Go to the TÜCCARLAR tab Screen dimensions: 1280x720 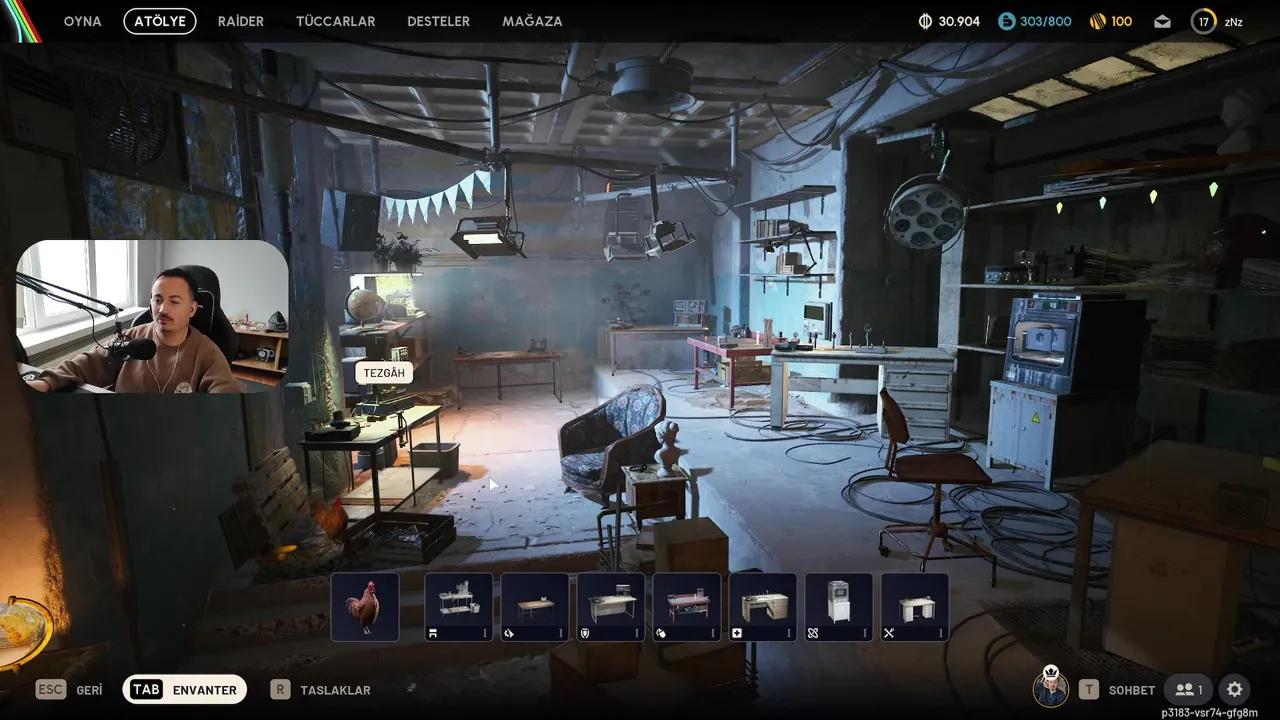(335, 21)
